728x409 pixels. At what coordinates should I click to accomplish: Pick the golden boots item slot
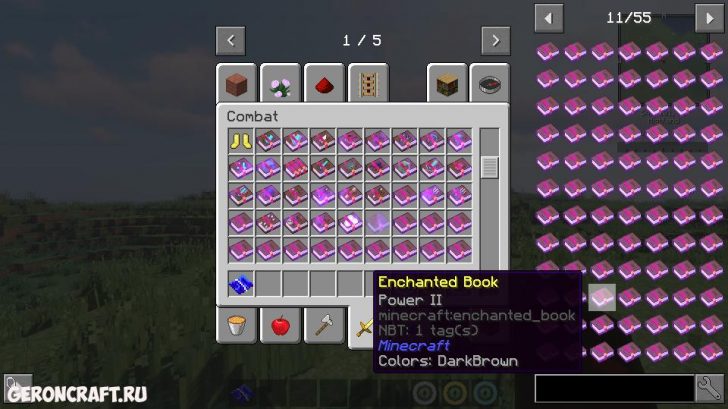[240, 141]
